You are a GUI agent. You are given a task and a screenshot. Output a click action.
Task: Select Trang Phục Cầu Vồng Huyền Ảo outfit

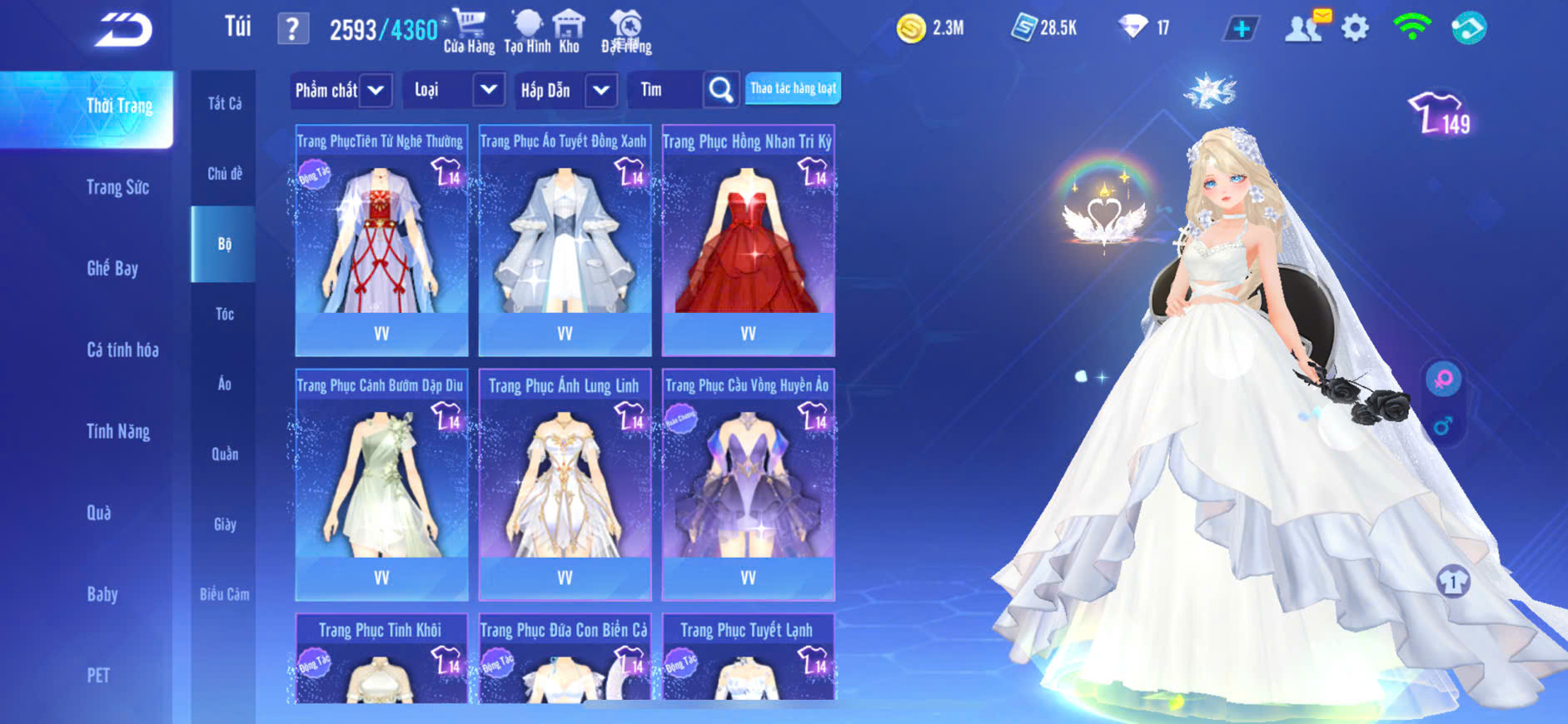coord(748,485)
